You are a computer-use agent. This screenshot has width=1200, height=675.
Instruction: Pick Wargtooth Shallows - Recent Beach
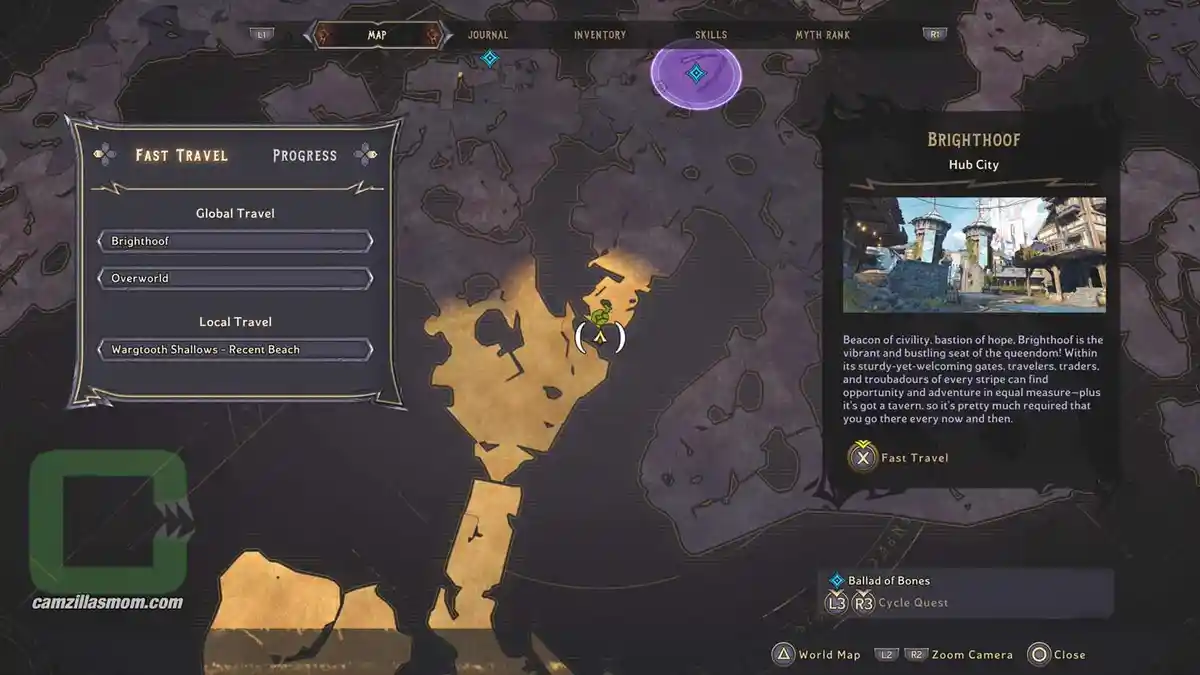(235, 350)
